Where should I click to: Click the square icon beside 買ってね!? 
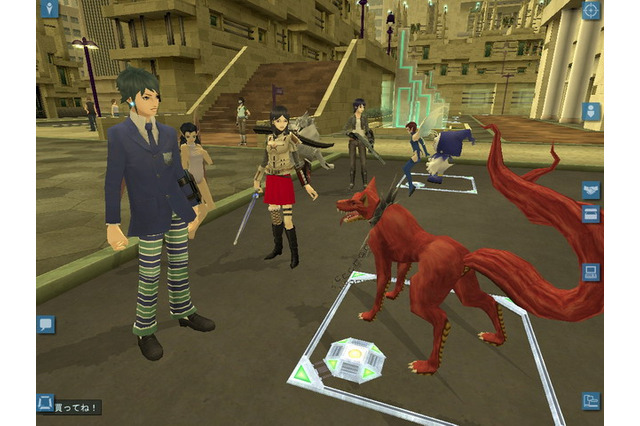pyautogui.click(x=46, y=402)
